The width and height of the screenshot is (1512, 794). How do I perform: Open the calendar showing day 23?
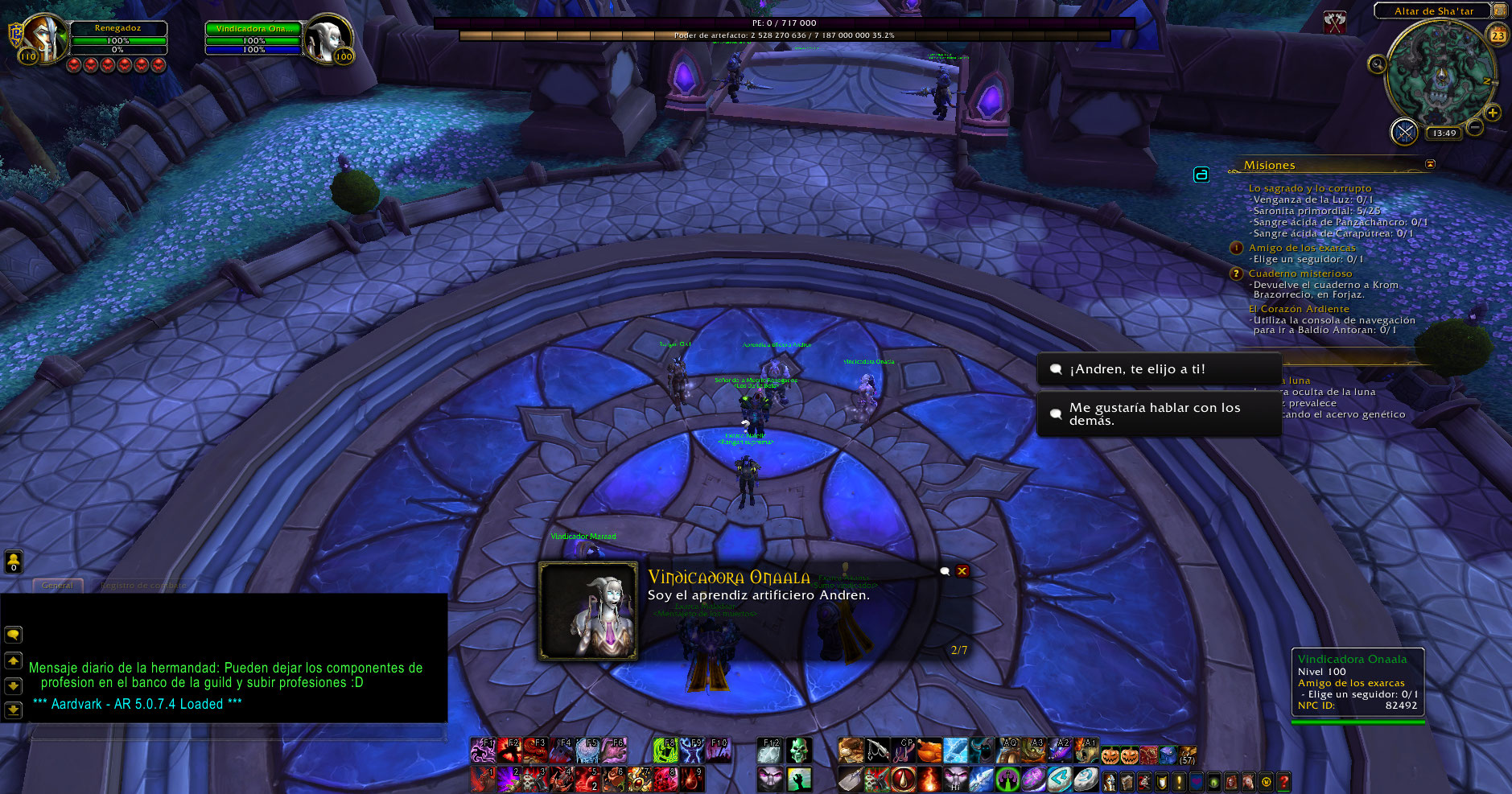point(1498,35)
